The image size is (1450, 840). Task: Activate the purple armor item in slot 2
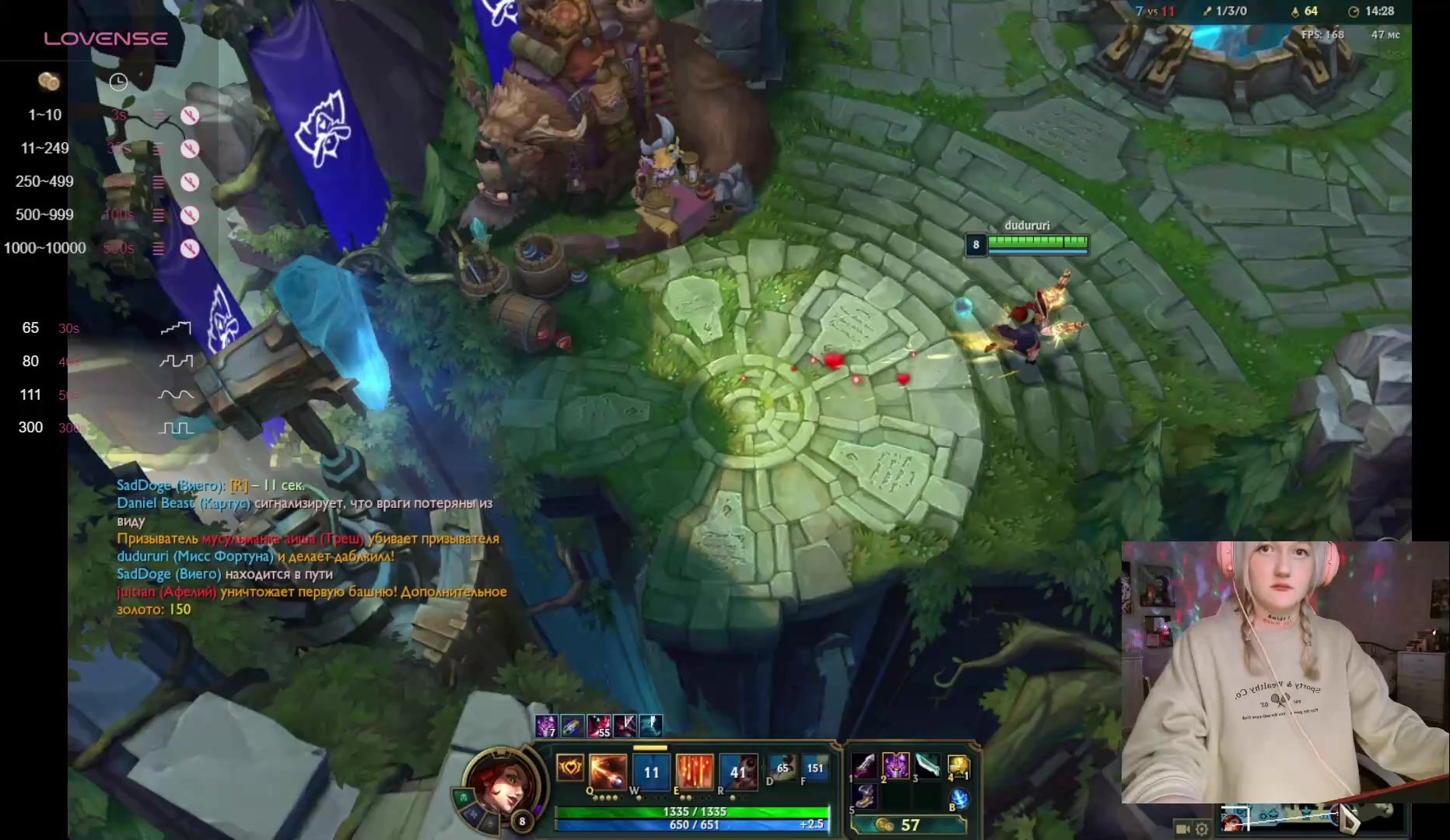(x=896, y=765)
